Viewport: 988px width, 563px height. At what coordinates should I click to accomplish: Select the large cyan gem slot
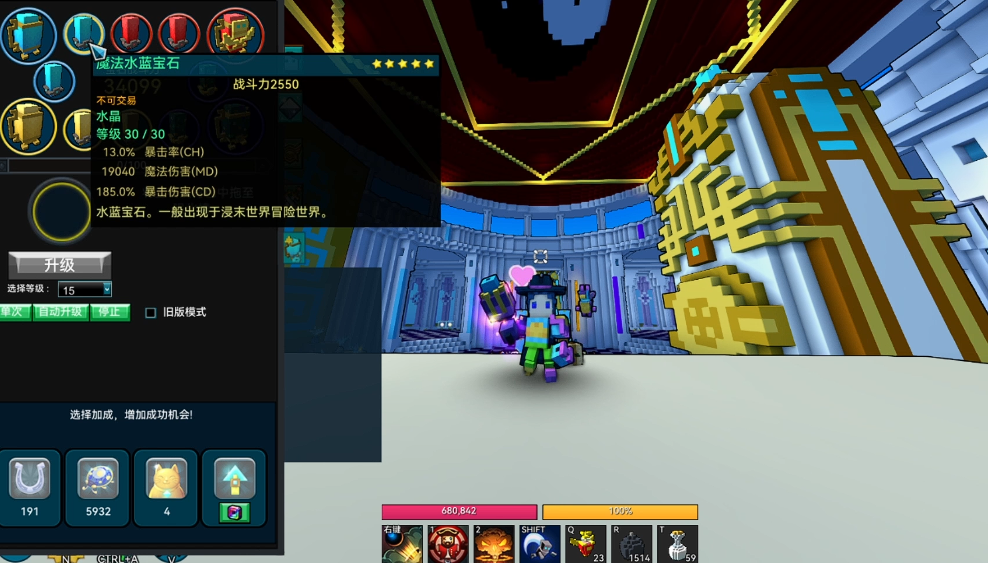[28, 36]
